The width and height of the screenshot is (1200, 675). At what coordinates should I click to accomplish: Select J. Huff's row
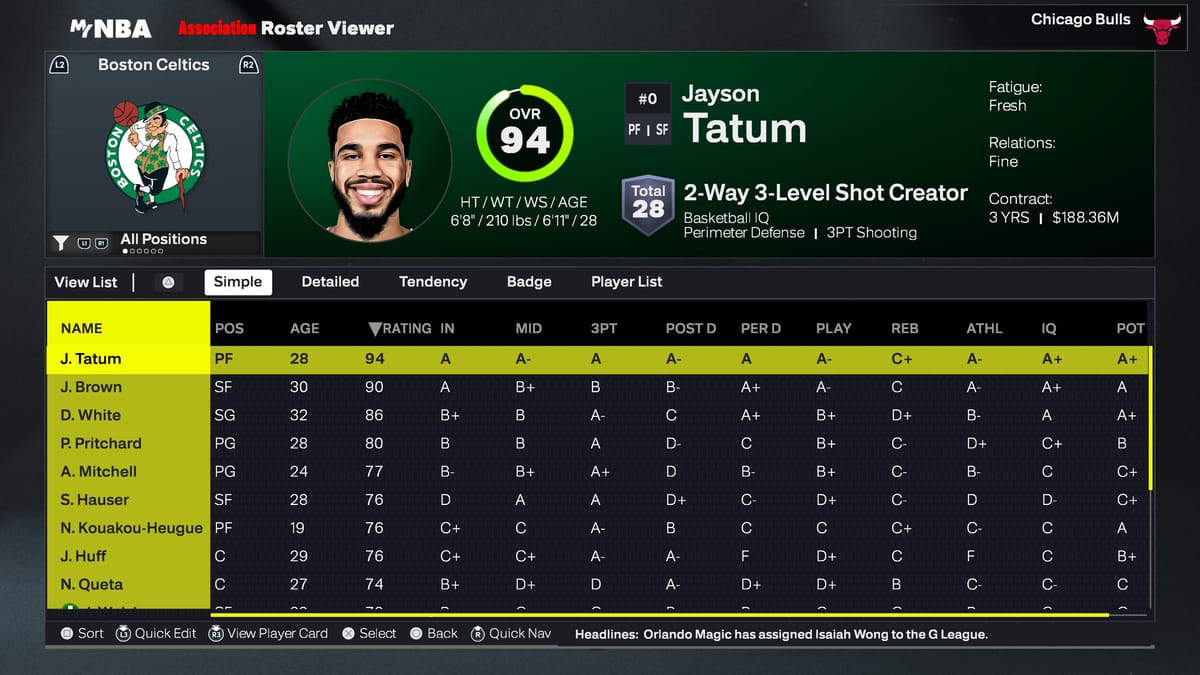[x=84, y=556]
